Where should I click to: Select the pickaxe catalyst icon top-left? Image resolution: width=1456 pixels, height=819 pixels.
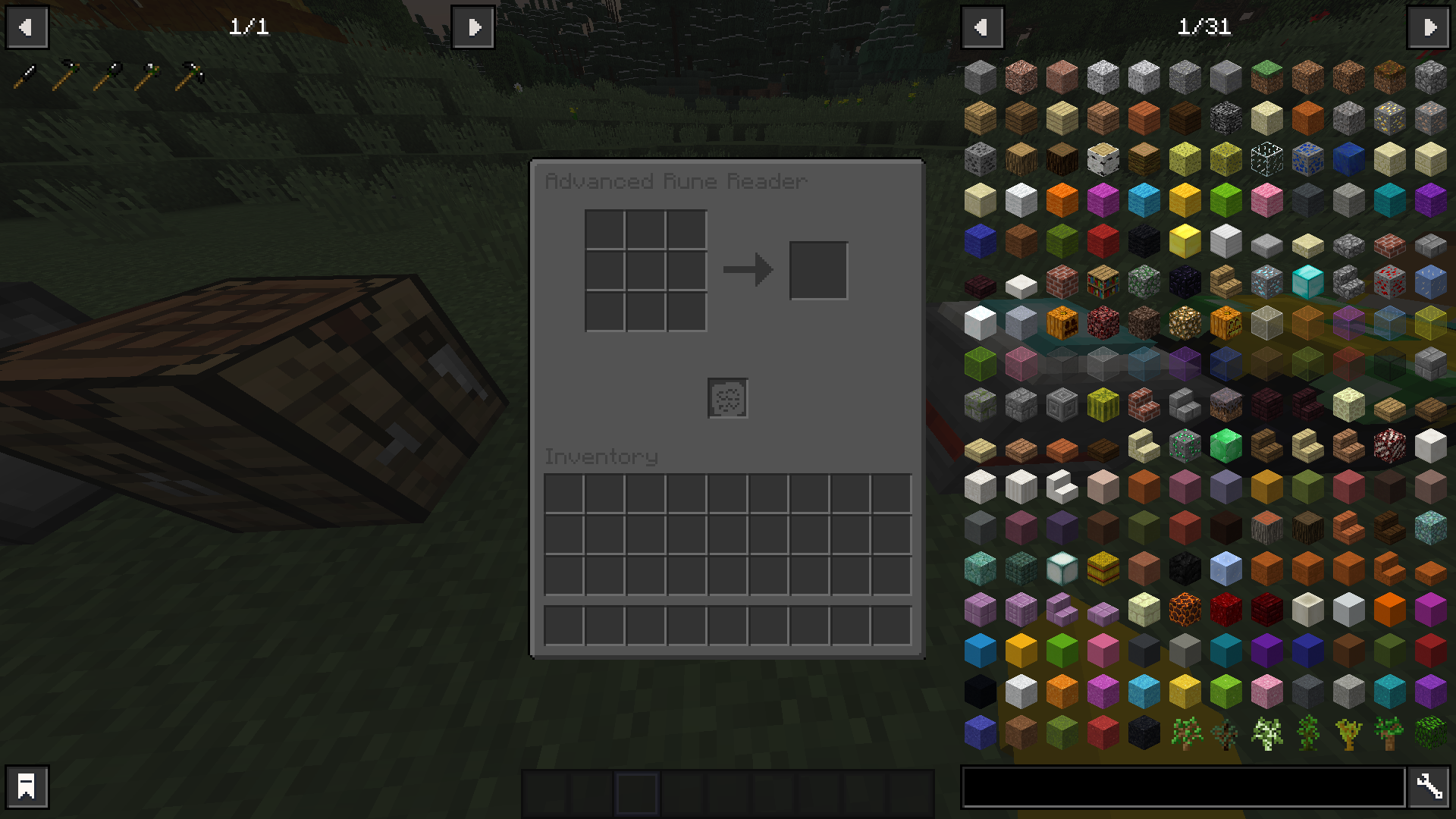click(189, 73)
